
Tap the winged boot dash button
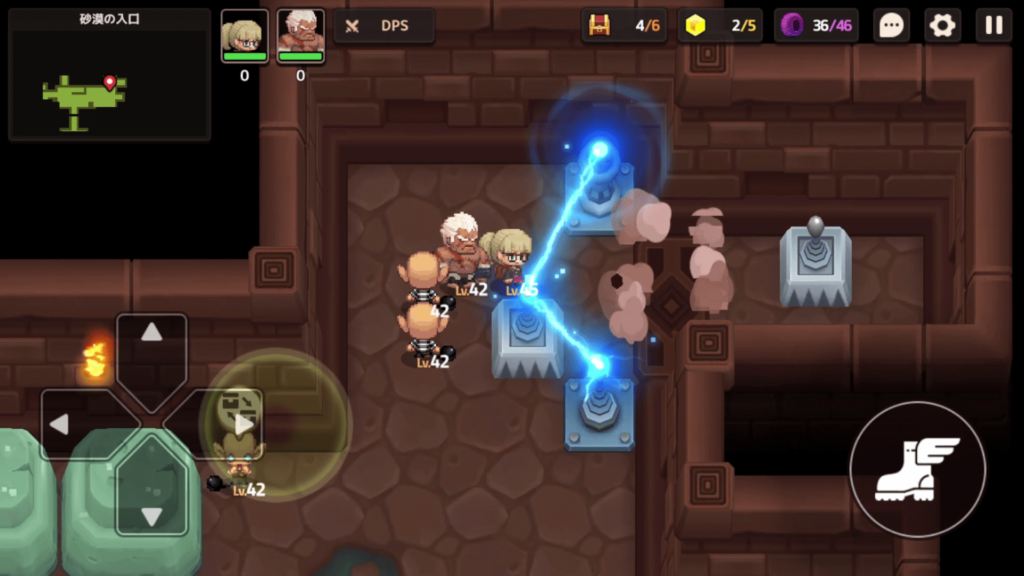(917, 468)
